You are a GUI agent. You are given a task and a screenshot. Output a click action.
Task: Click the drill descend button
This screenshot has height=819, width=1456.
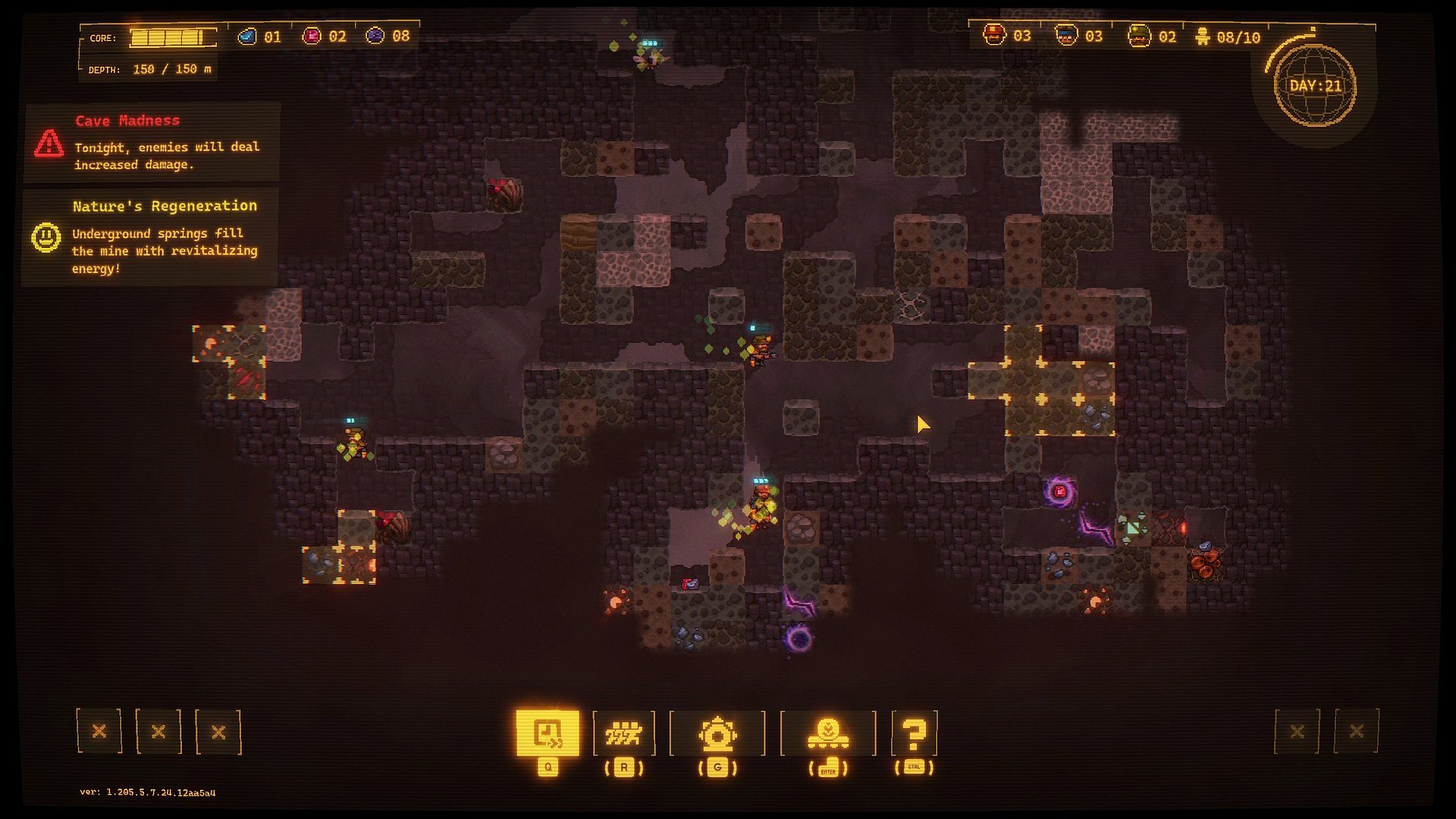click(827, 734)
